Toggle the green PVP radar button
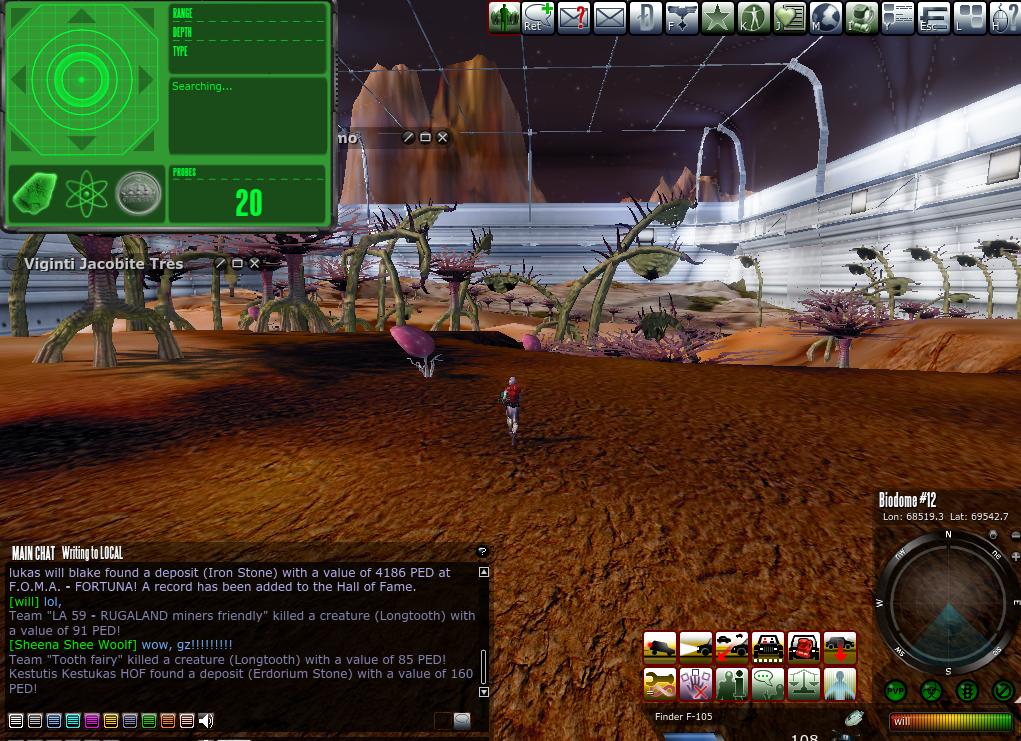 coord(895,691)
